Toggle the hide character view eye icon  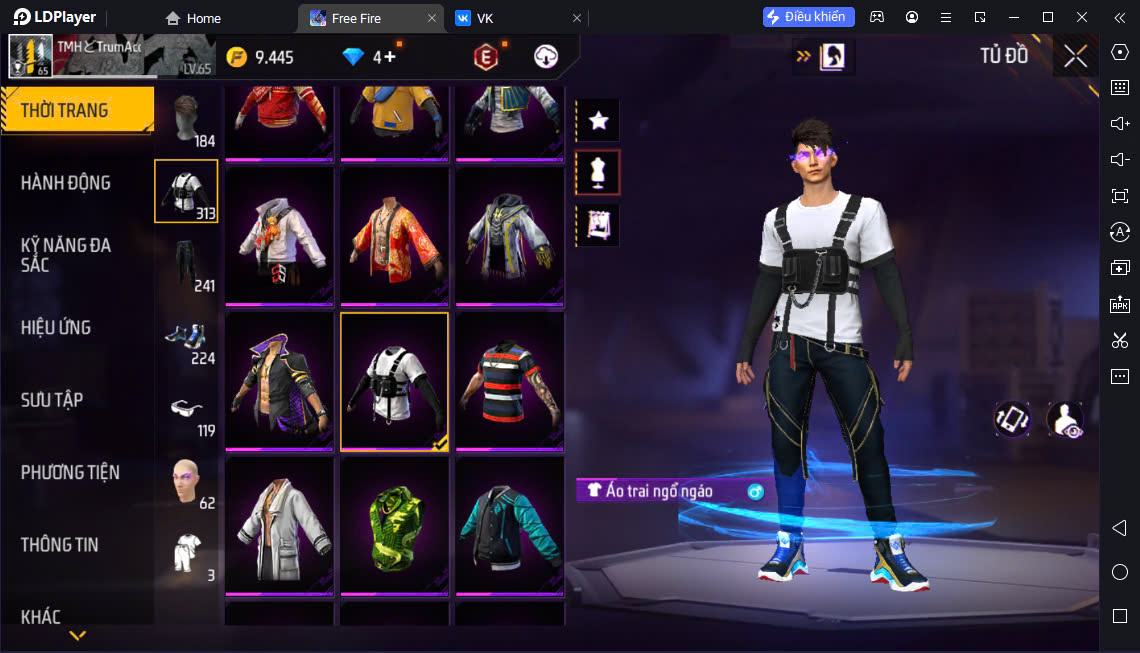pyautogui.click(x=1065, y=419)
